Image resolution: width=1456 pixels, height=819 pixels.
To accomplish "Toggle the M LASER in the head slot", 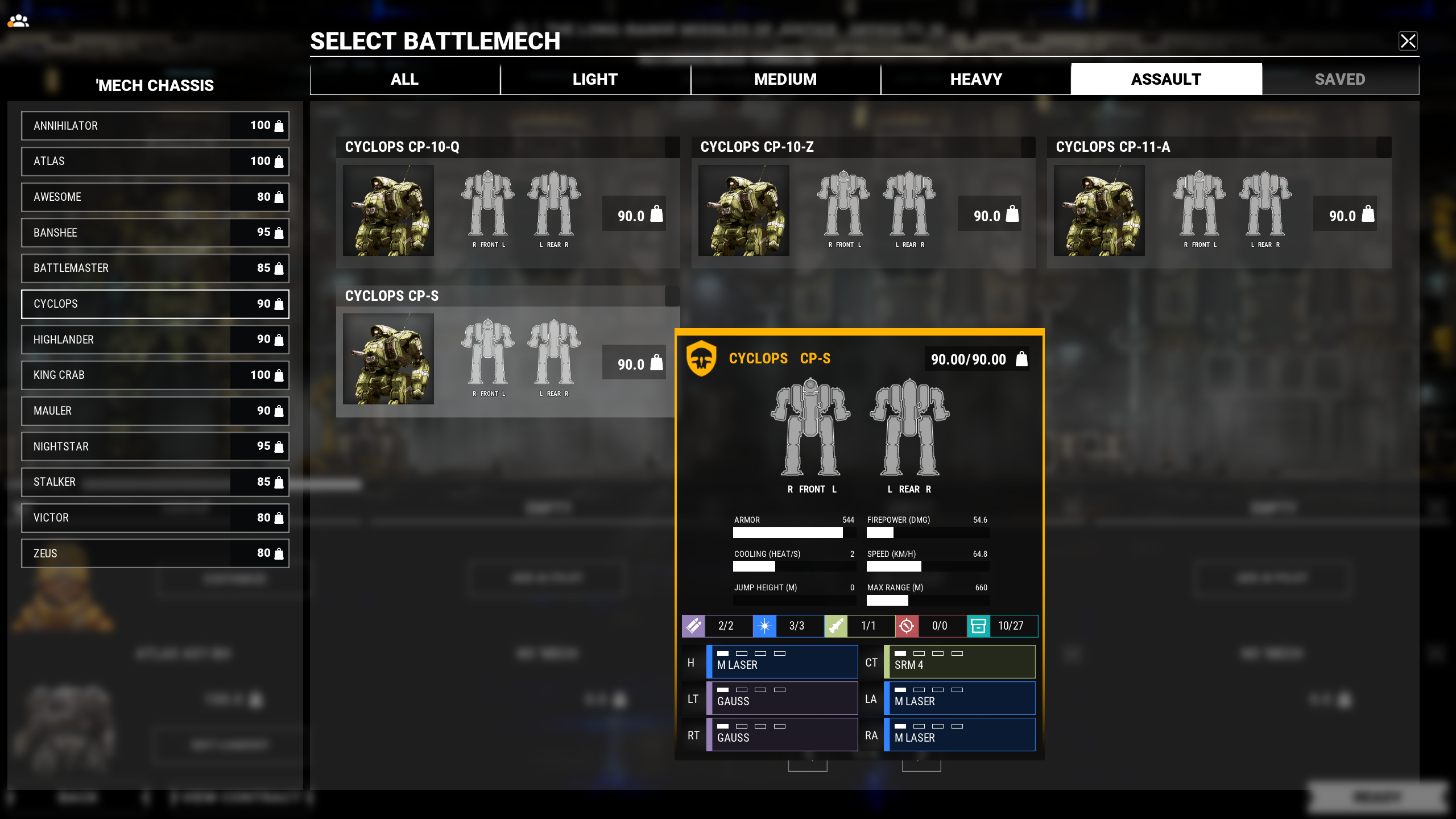I will point(782,661).
